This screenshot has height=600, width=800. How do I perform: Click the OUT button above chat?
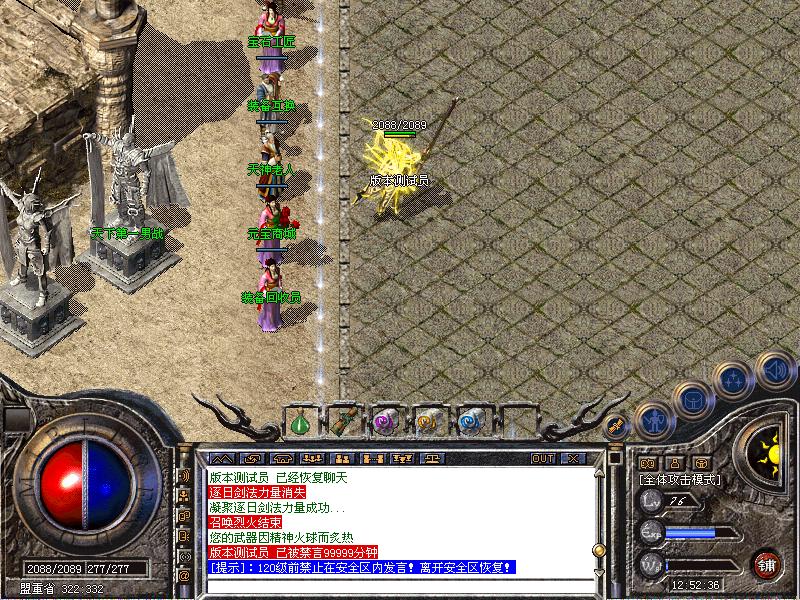tap(542, 458)
